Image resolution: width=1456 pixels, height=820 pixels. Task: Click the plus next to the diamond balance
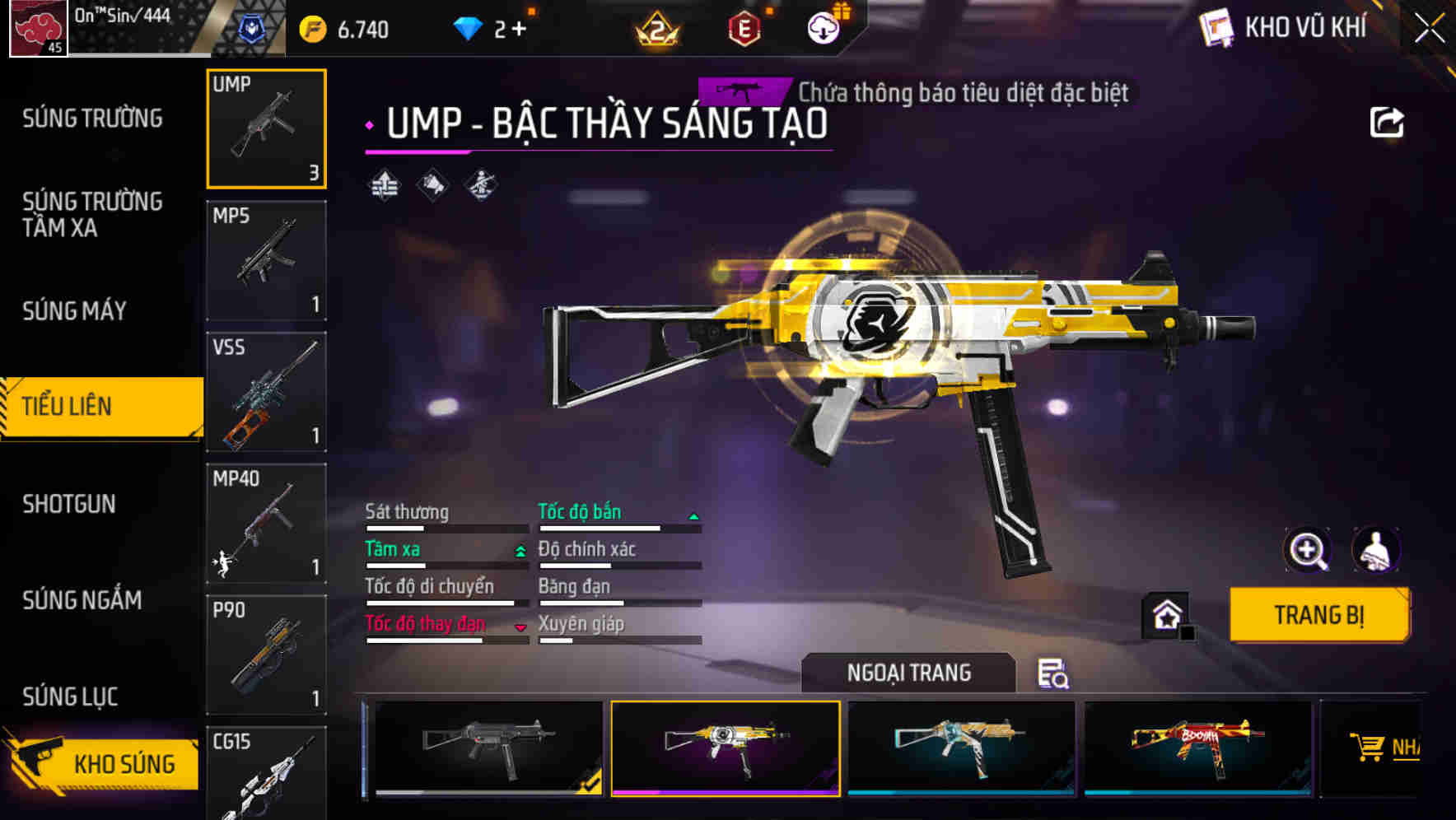pos(520,27)
